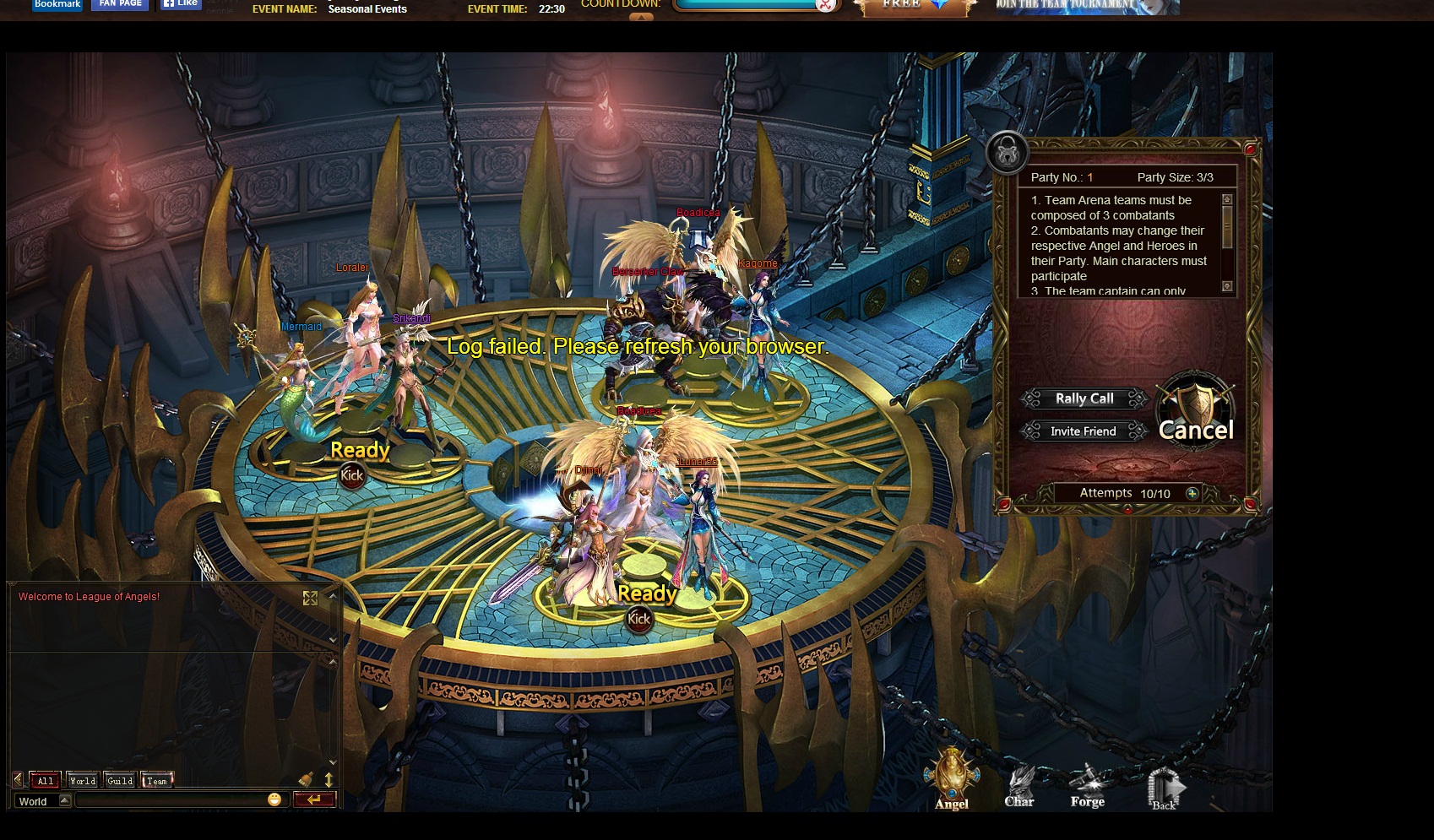Viewport: 1434px width, 840px height.
Task: Clear chat with the broom icon
Action: pos(306,780)
